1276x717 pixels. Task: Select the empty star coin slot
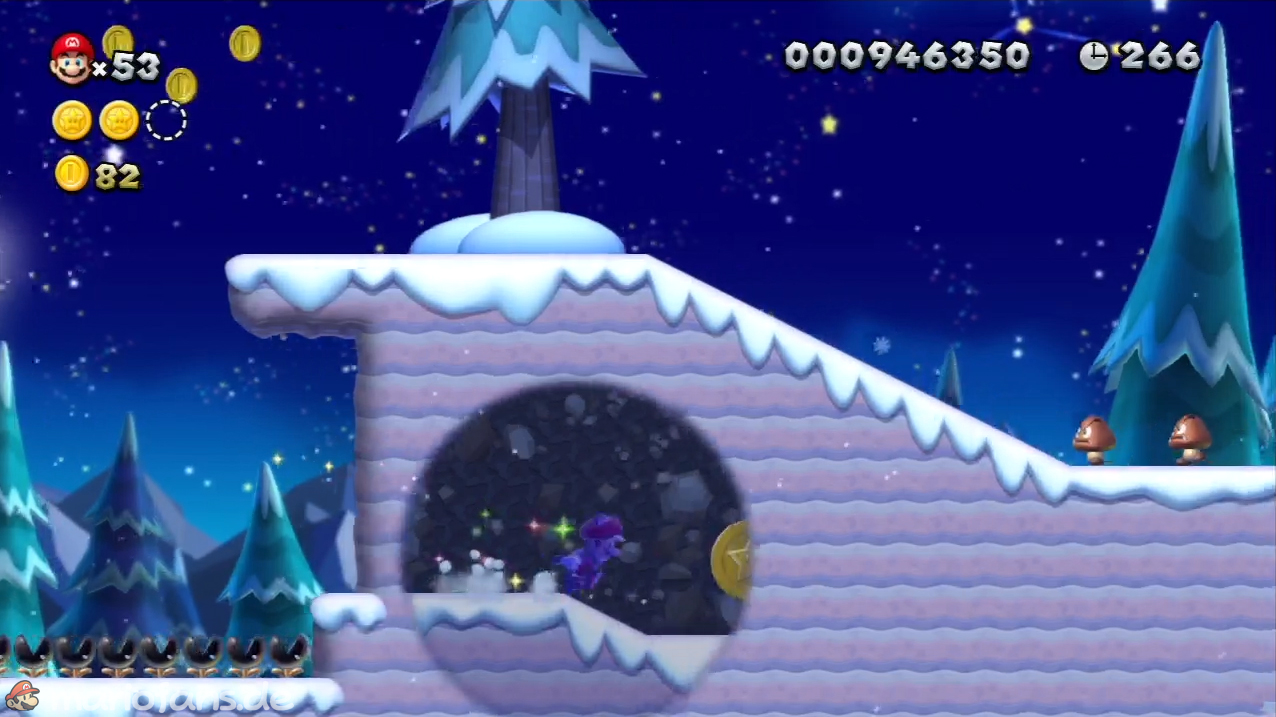click(x=166, y=120)
